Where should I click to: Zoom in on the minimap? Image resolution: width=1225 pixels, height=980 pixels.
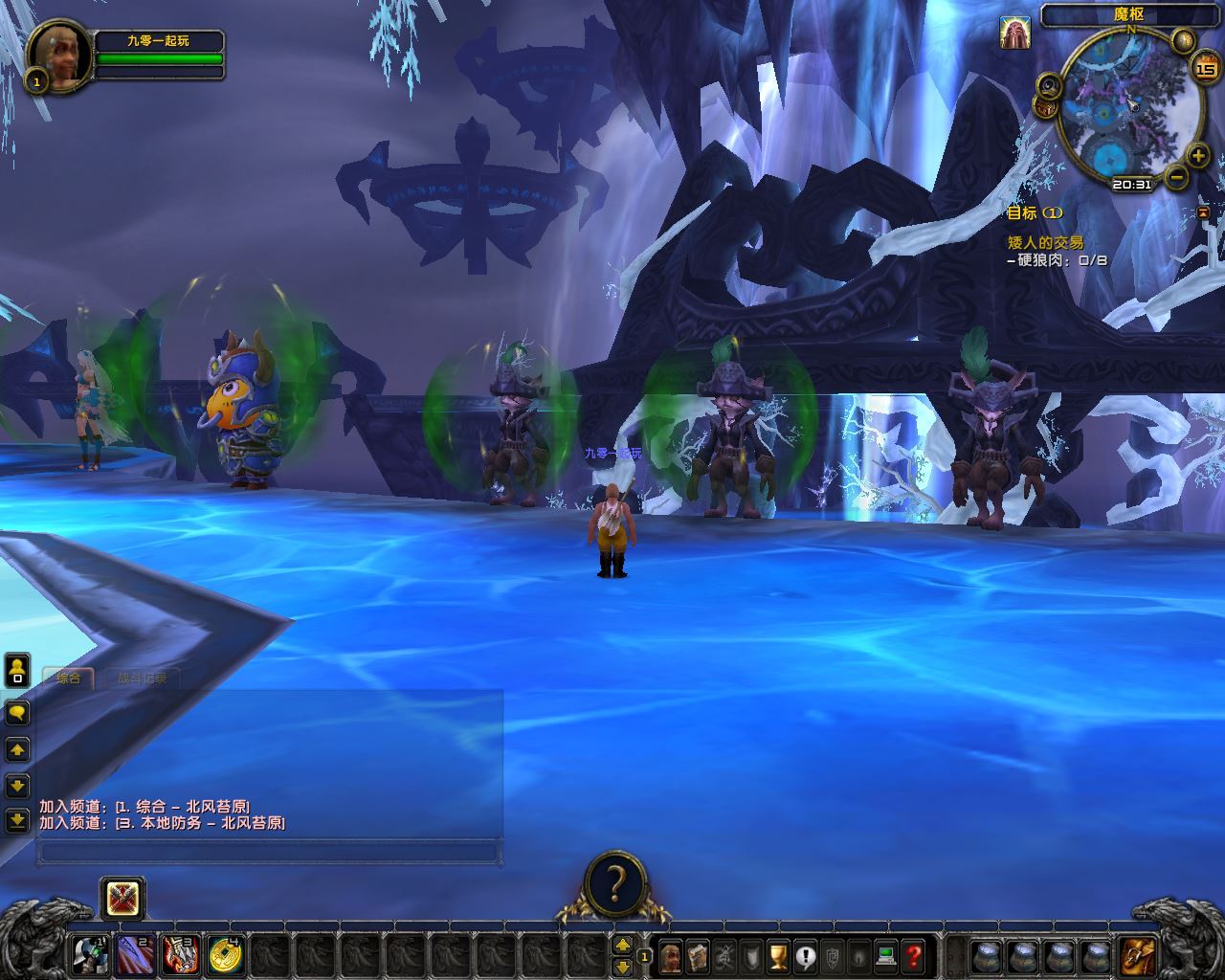[1197, 155]
